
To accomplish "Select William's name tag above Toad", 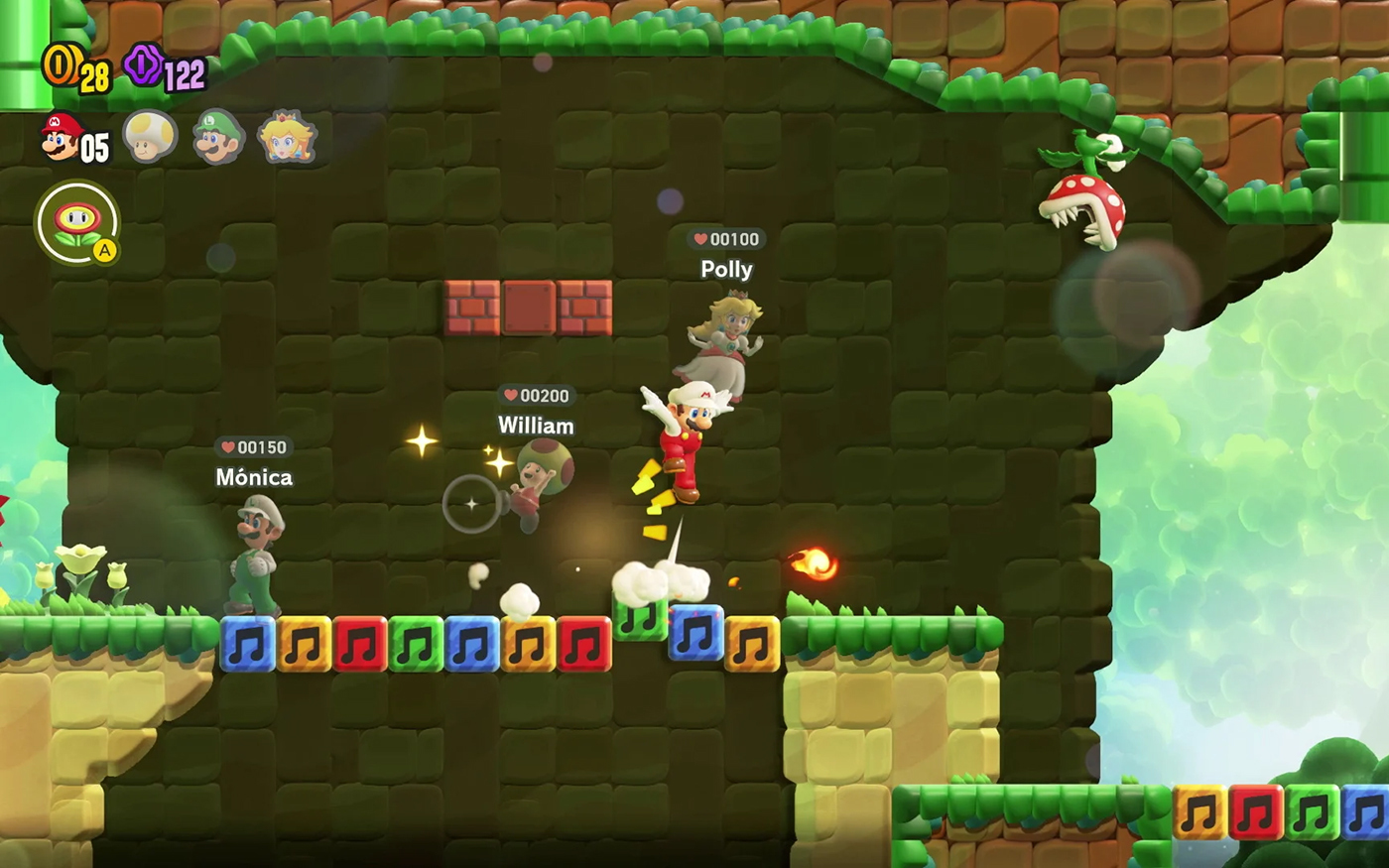I will 535,426.
